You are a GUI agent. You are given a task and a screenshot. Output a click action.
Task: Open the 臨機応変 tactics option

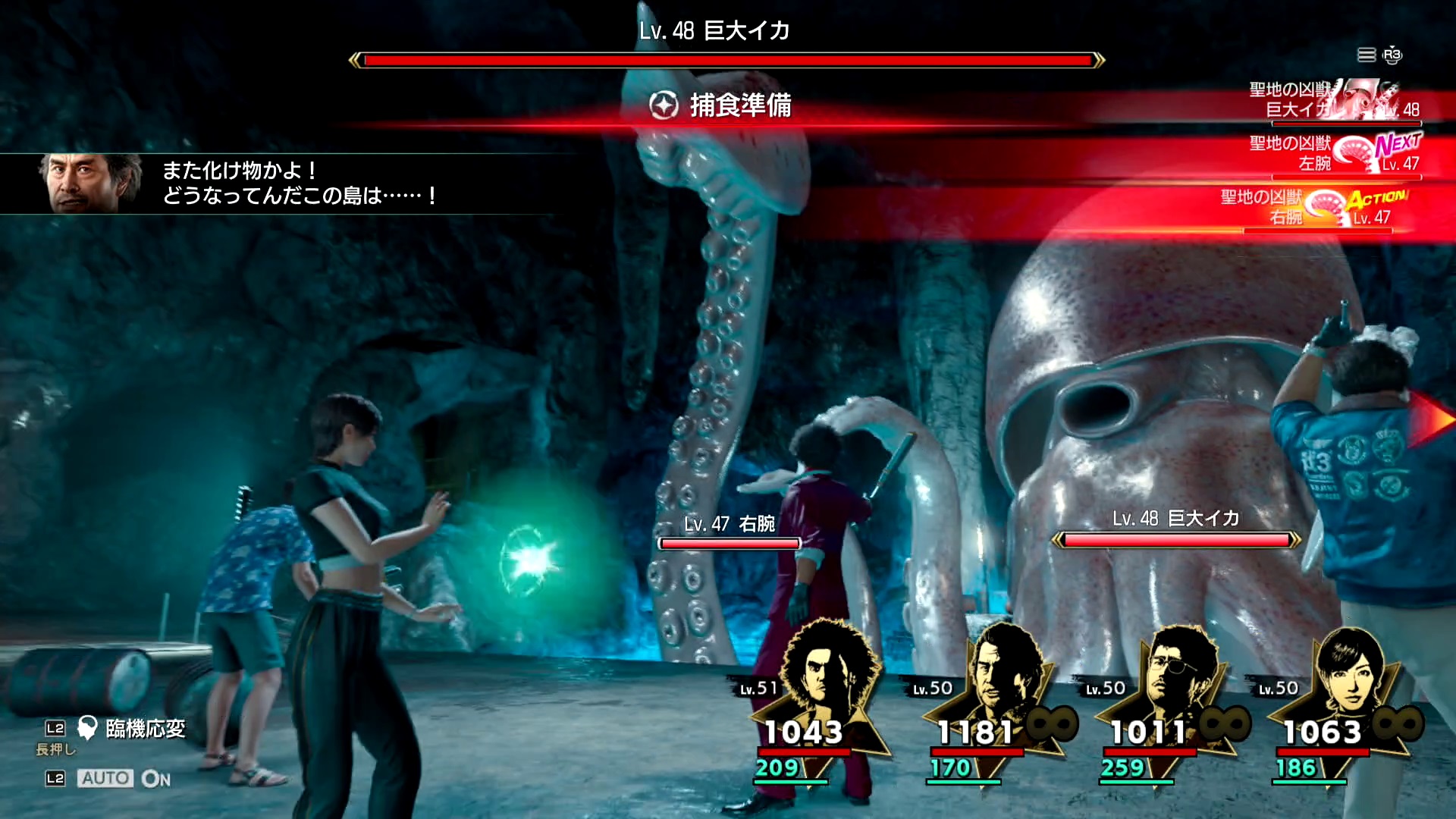pyautogui.click(x=144, y=729)
